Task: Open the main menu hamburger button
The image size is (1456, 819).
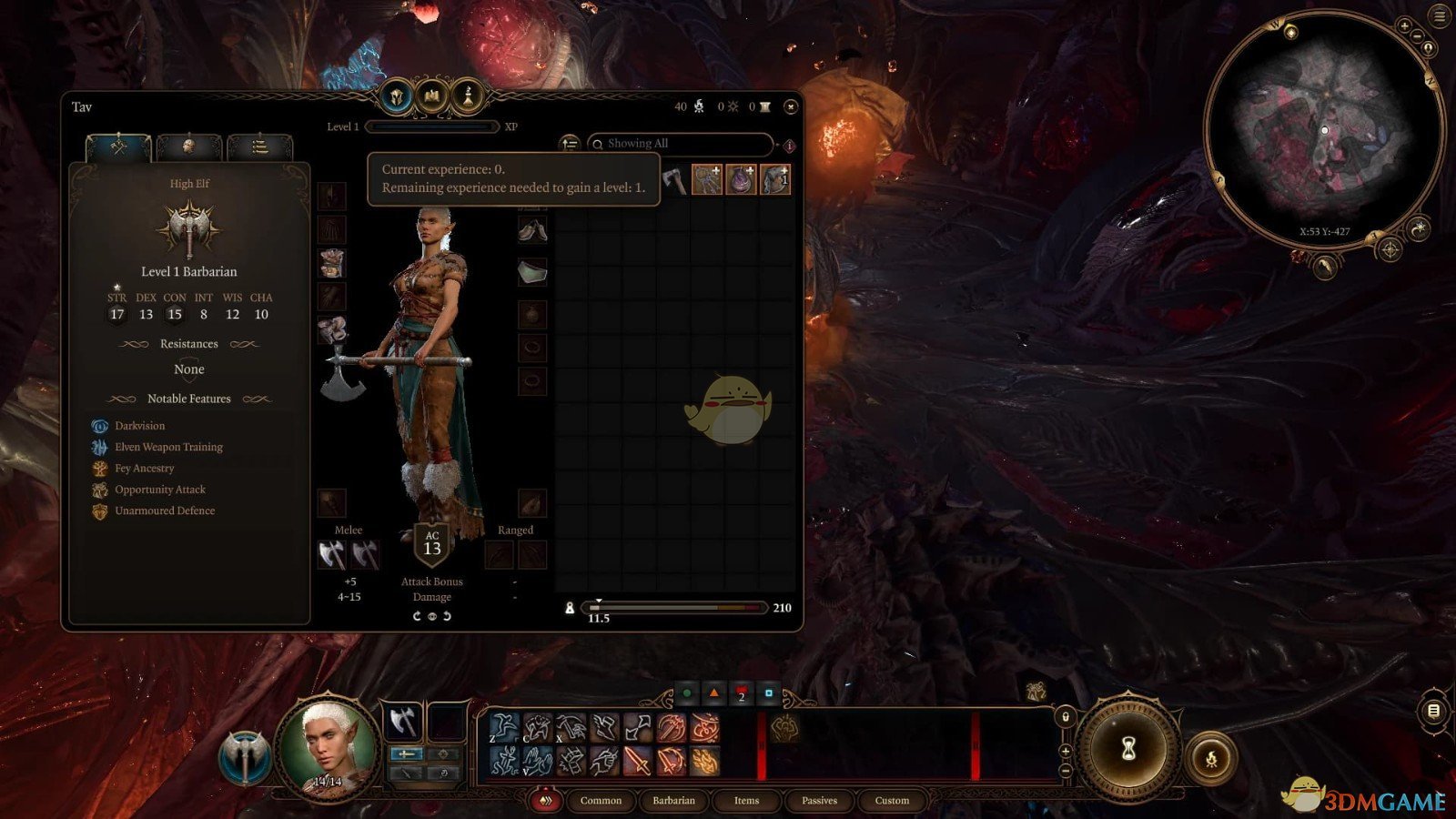Action: click(x=1440, y=15)
